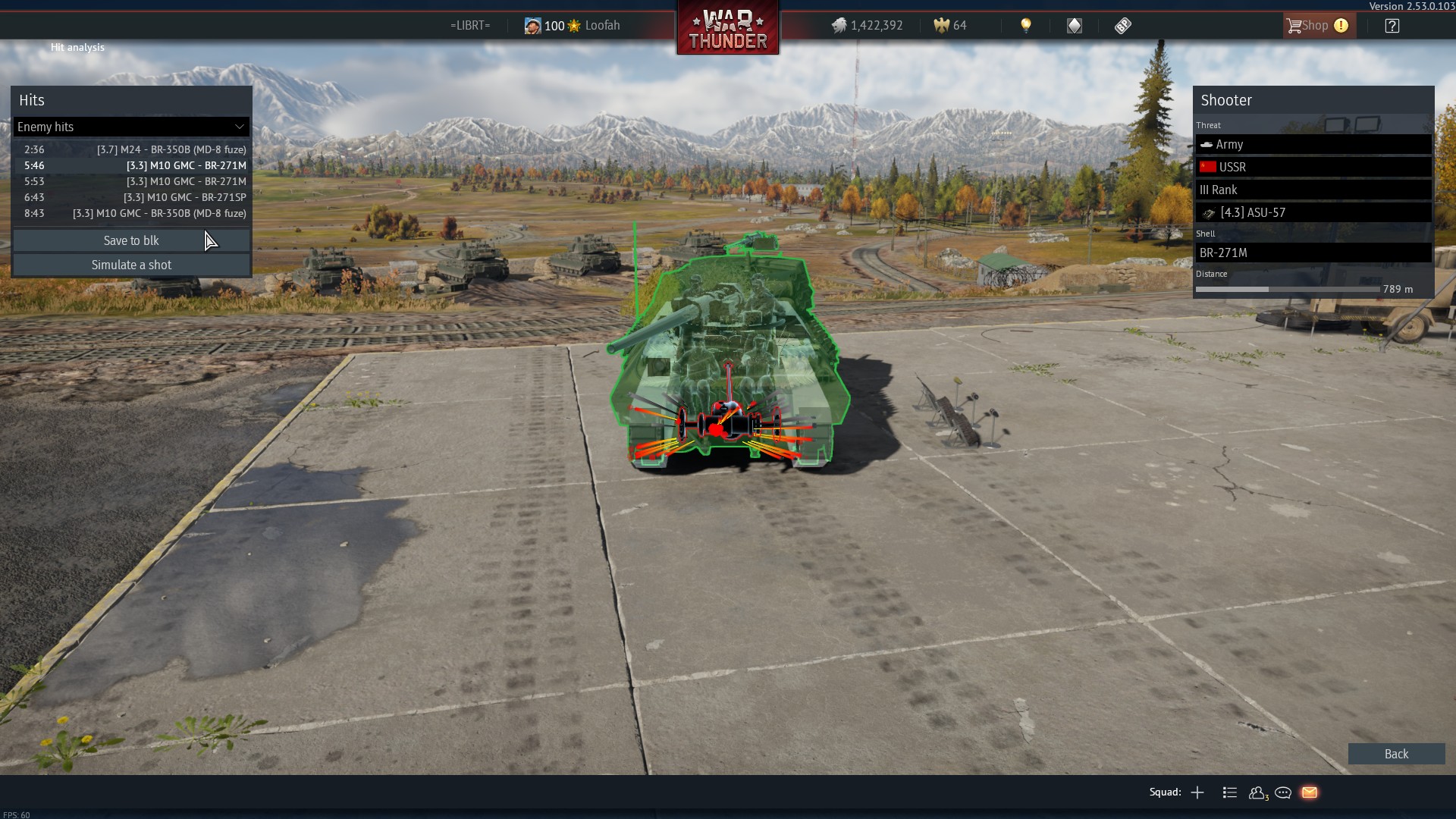
Task: Change the USSR shooter nation
Action: pos(1313,167)
